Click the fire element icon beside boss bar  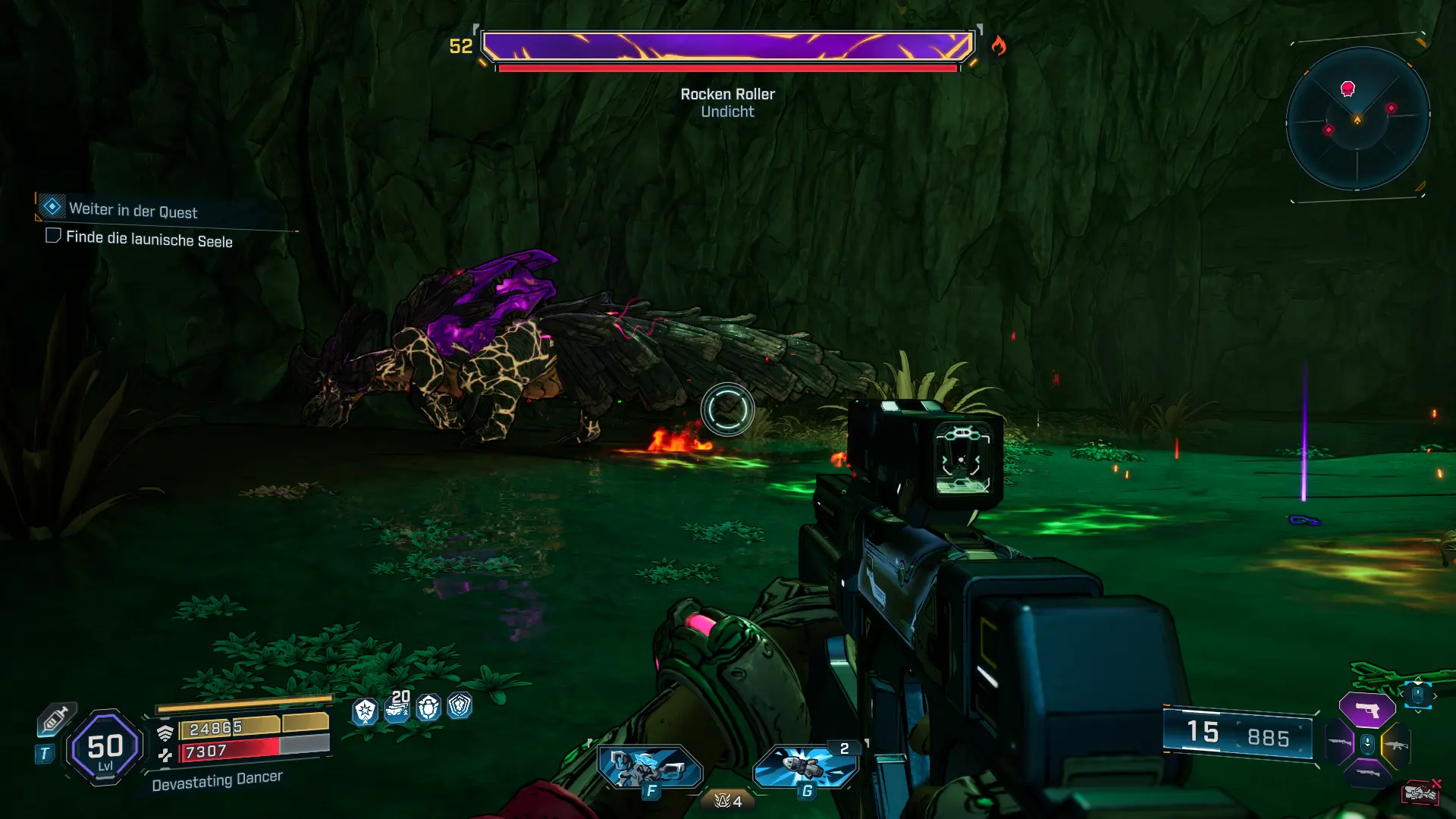pyautogui.click(x=999, y=46)
